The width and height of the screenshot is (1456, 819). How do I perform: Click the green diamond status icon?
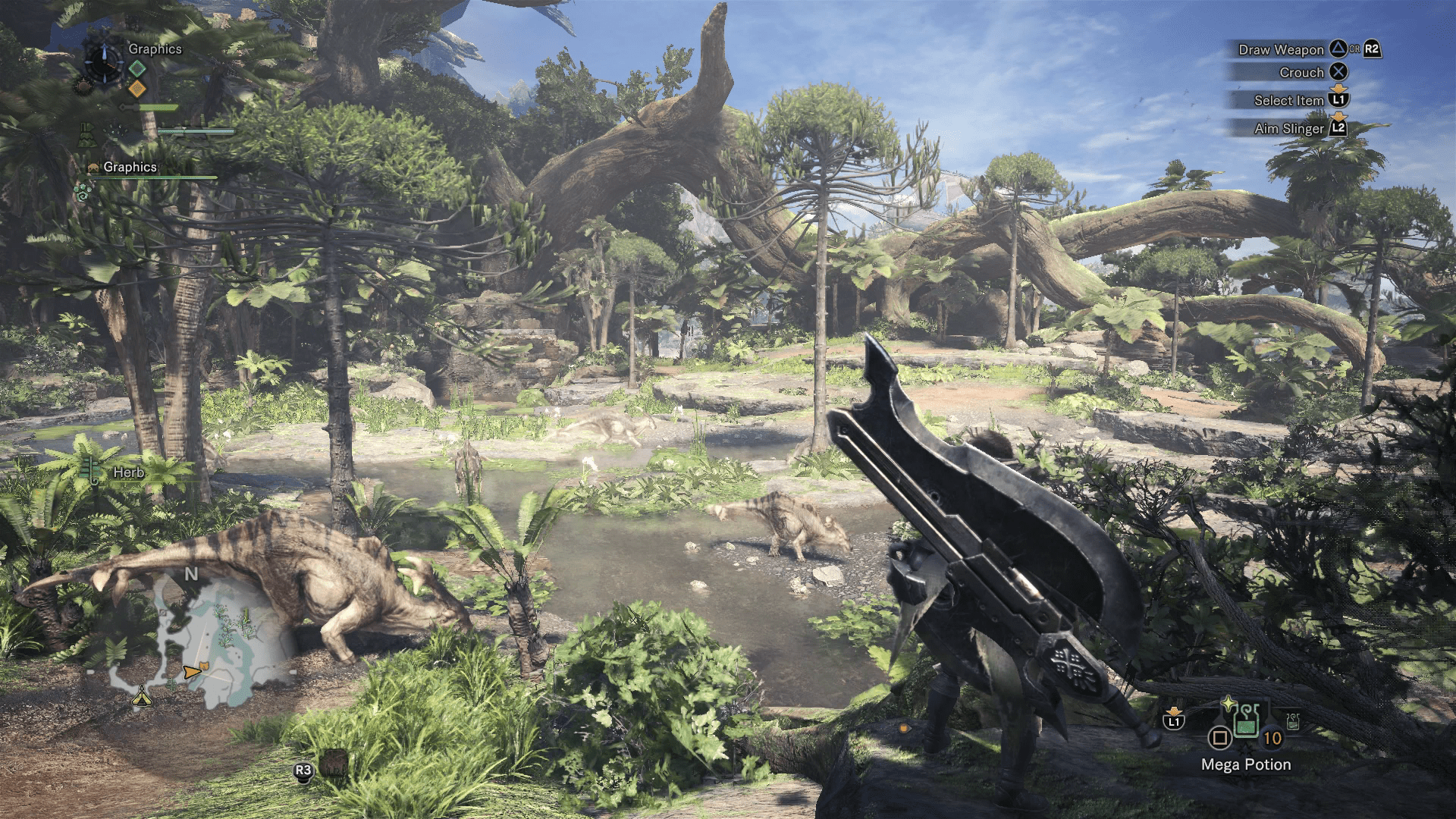pos(137,69)
